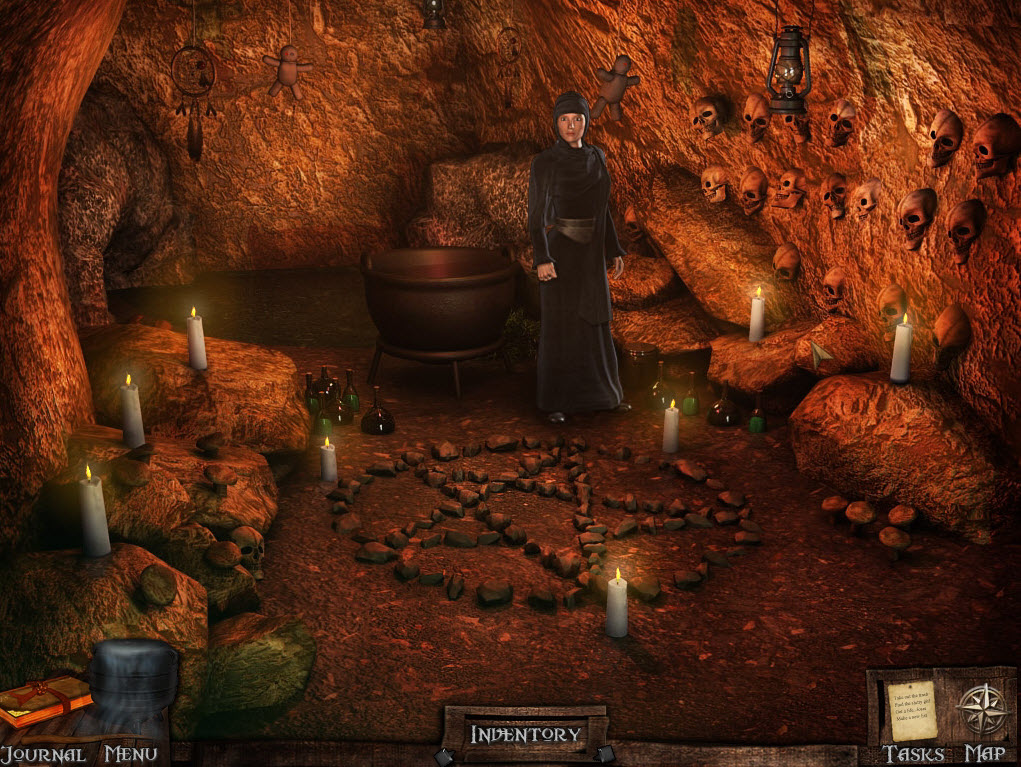Expand the Inventory panel

[x=525, y=735]
